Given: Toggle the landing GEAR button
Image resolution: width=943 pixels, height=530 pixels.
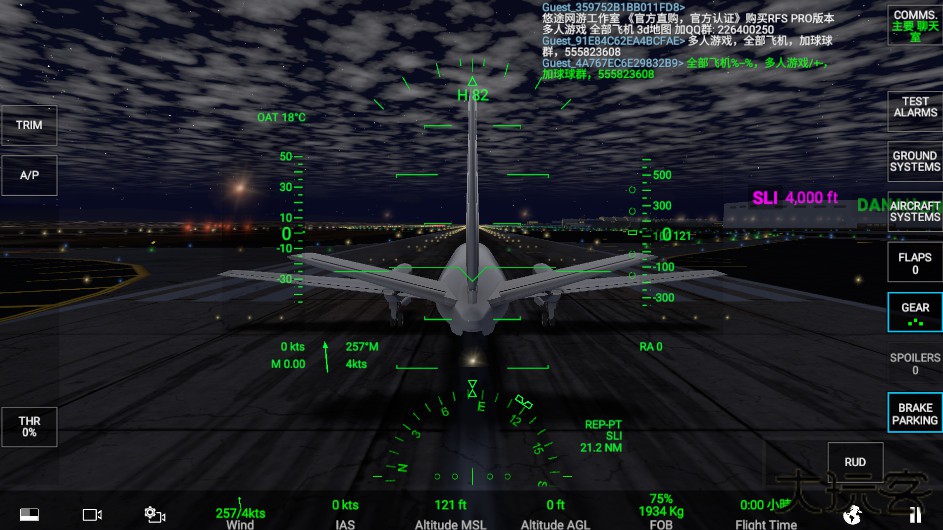Looking at the screenshot, I should click(914, 312).
